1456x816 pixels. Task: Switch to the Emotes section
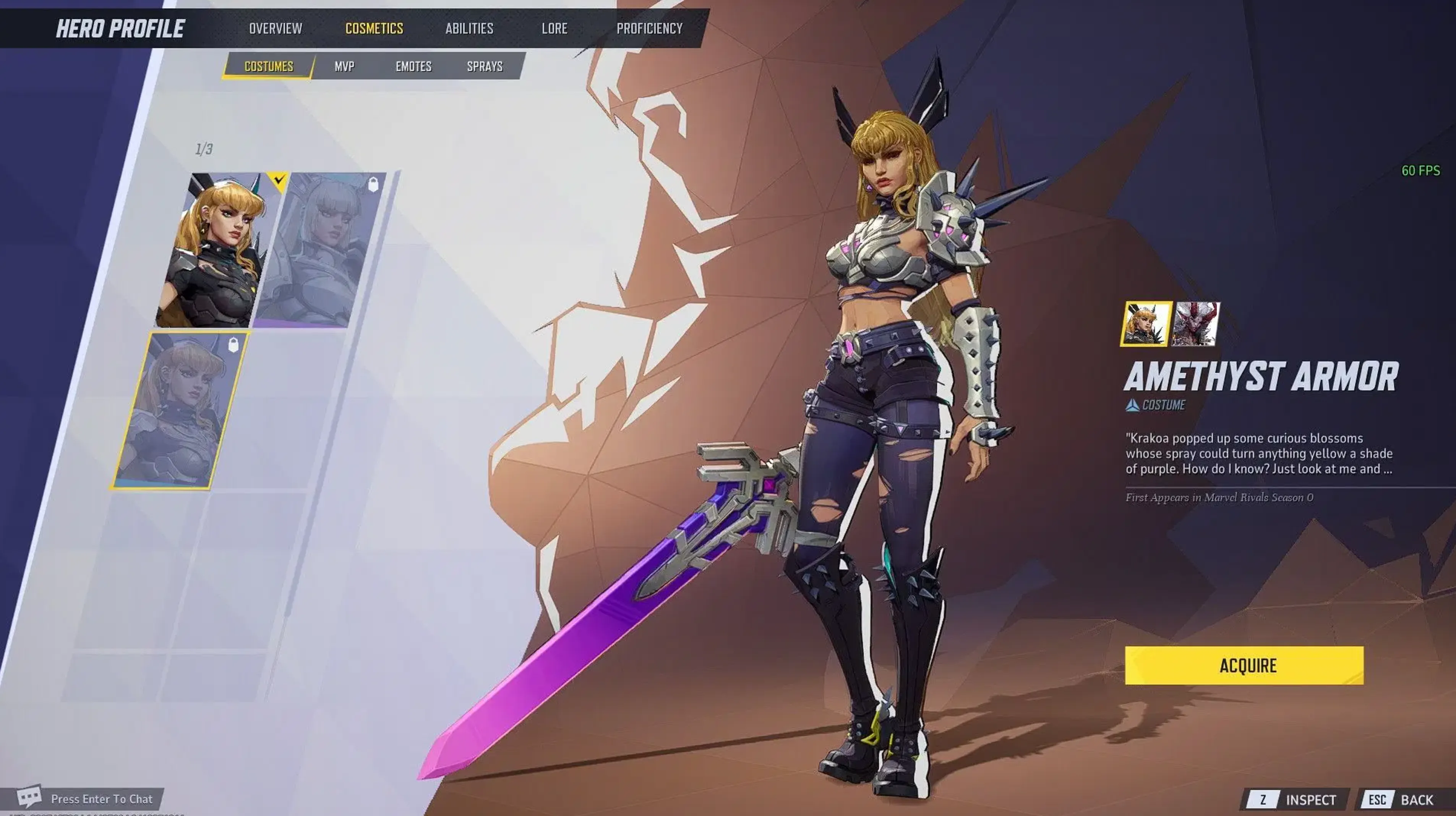[413, 66]
